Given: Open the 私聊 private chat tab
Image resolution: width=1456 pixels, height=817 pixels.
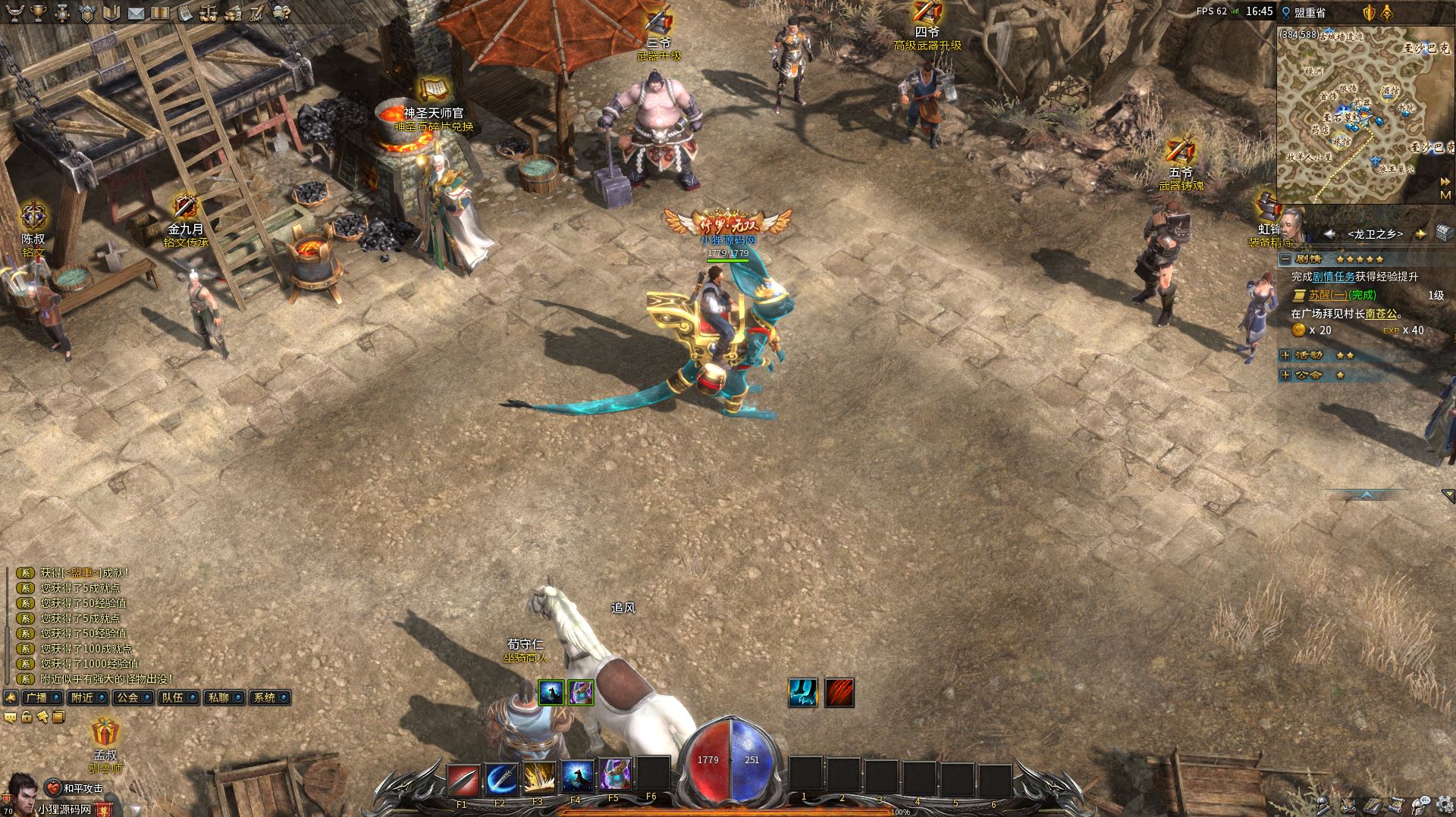Looking at the screenshot, I should 218,697.
